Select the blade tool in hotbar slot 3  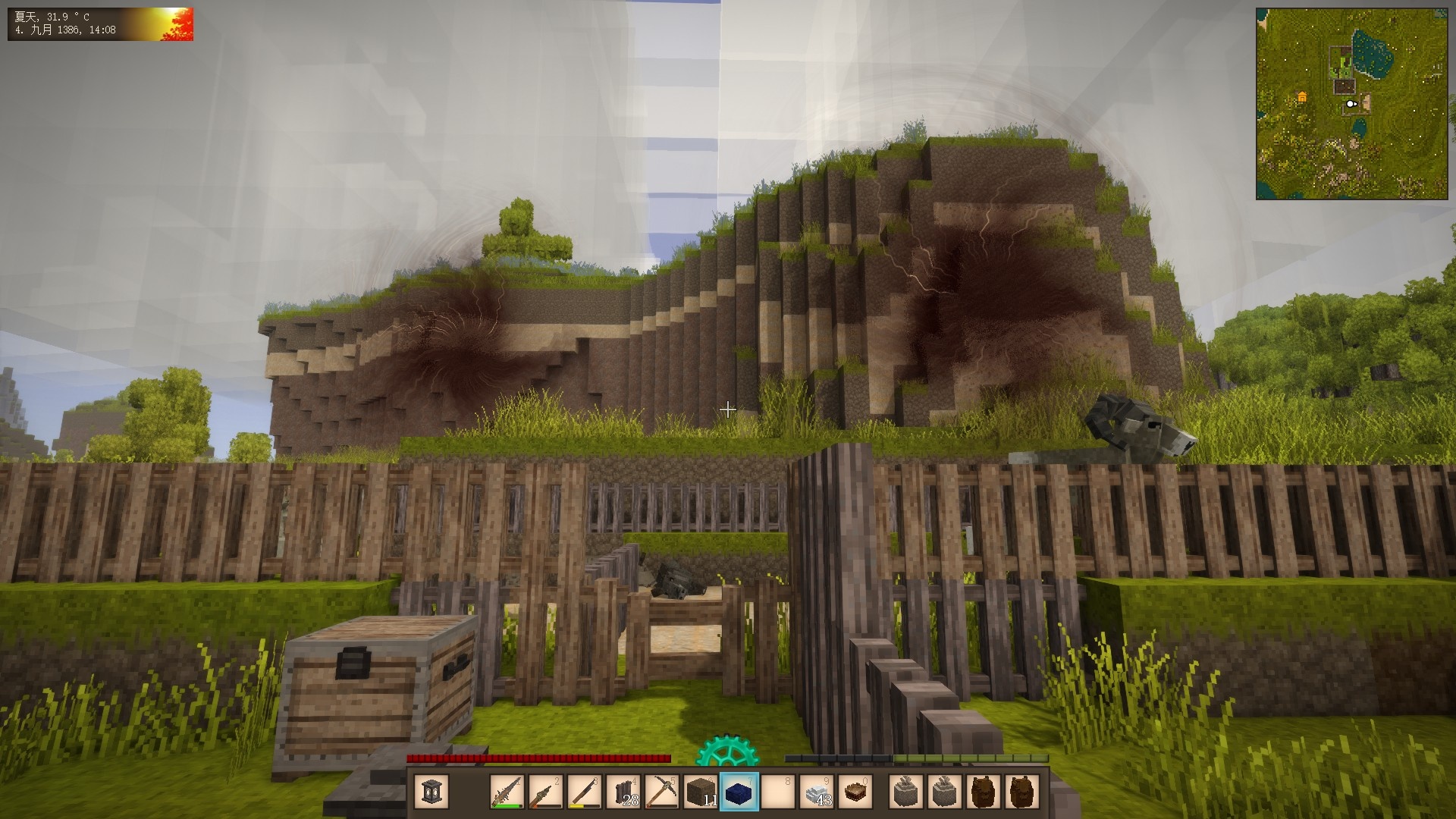click(585, 792)
